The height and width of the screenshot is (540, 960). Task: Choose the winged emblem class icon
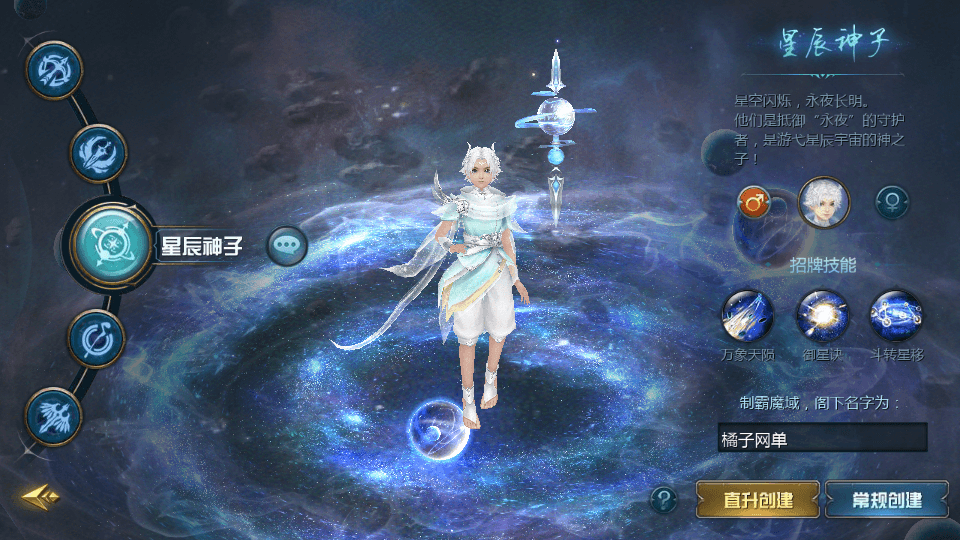53,415
